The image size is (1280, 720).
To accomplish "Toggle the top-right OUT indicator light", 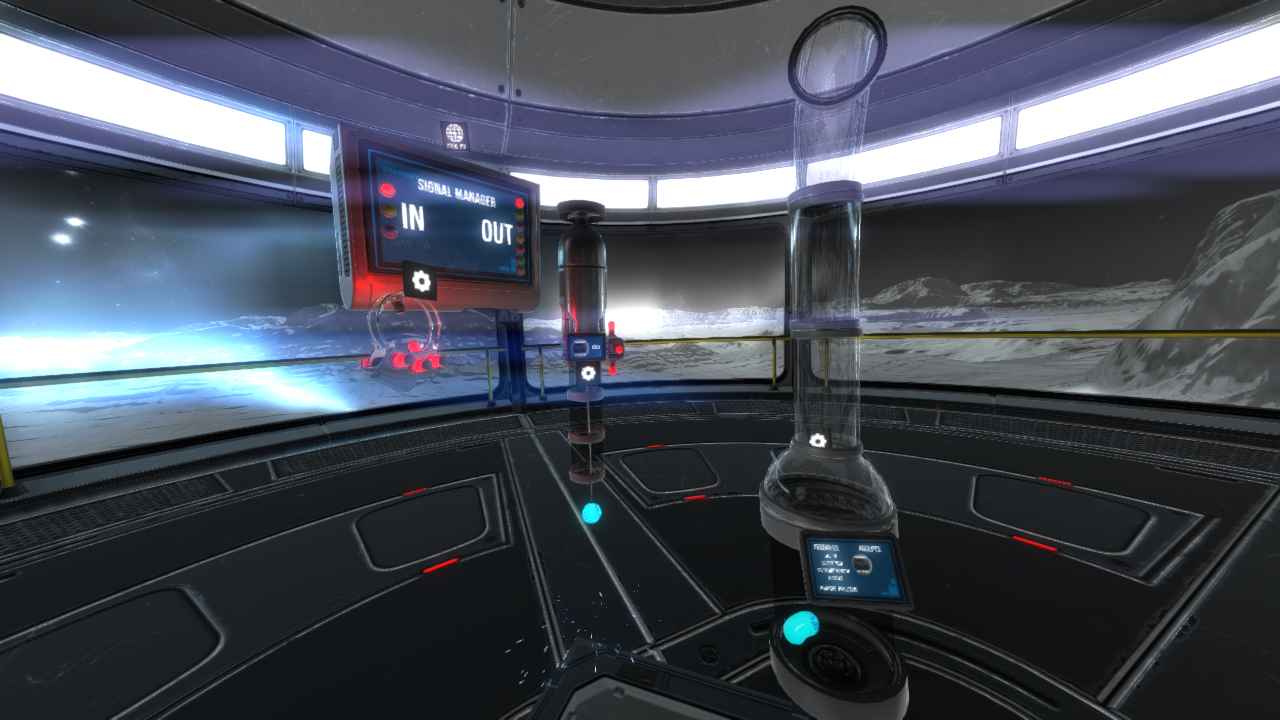I will pos(519,203).
